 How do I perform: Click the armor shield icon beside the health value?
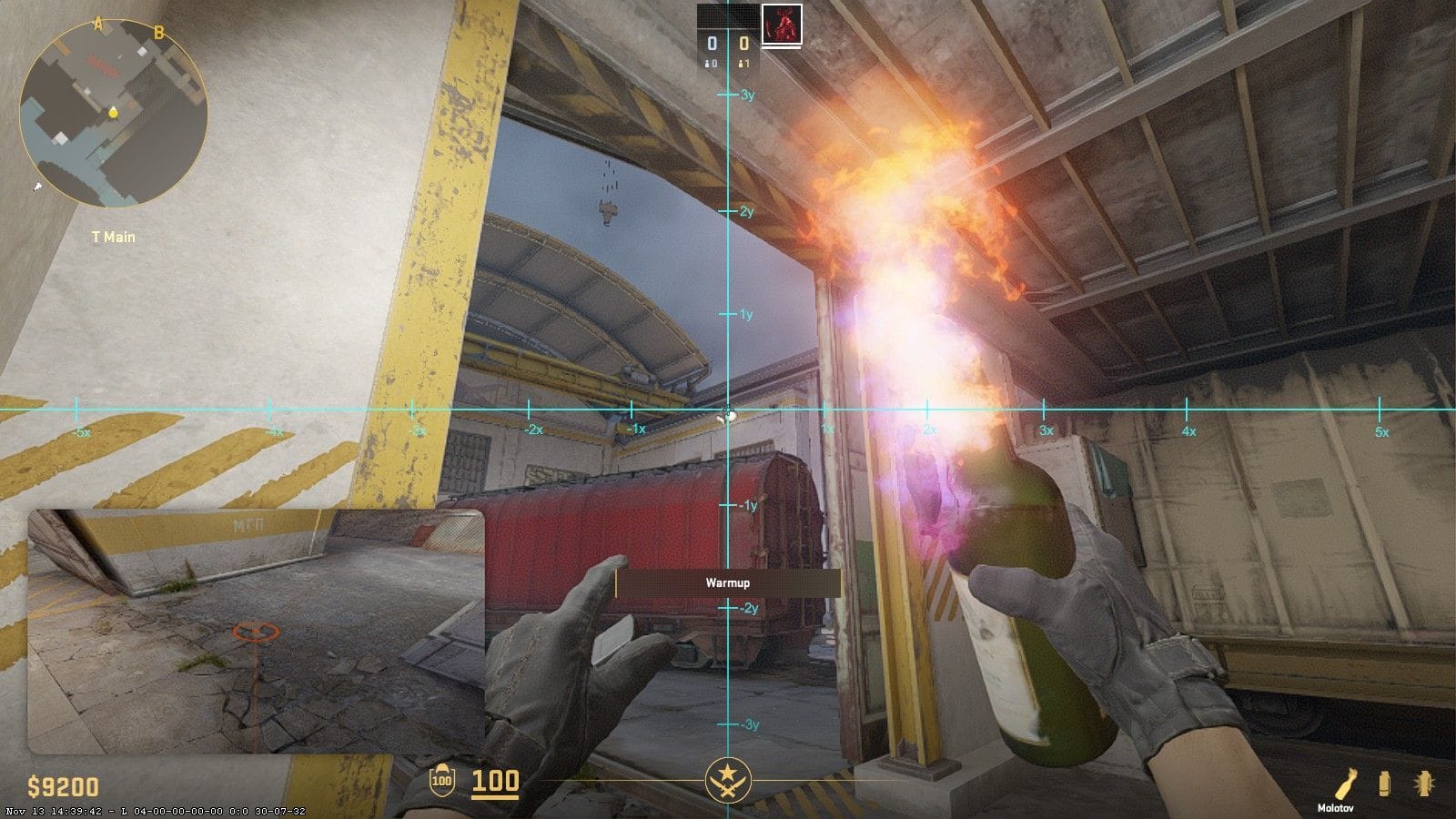(441, 781)
